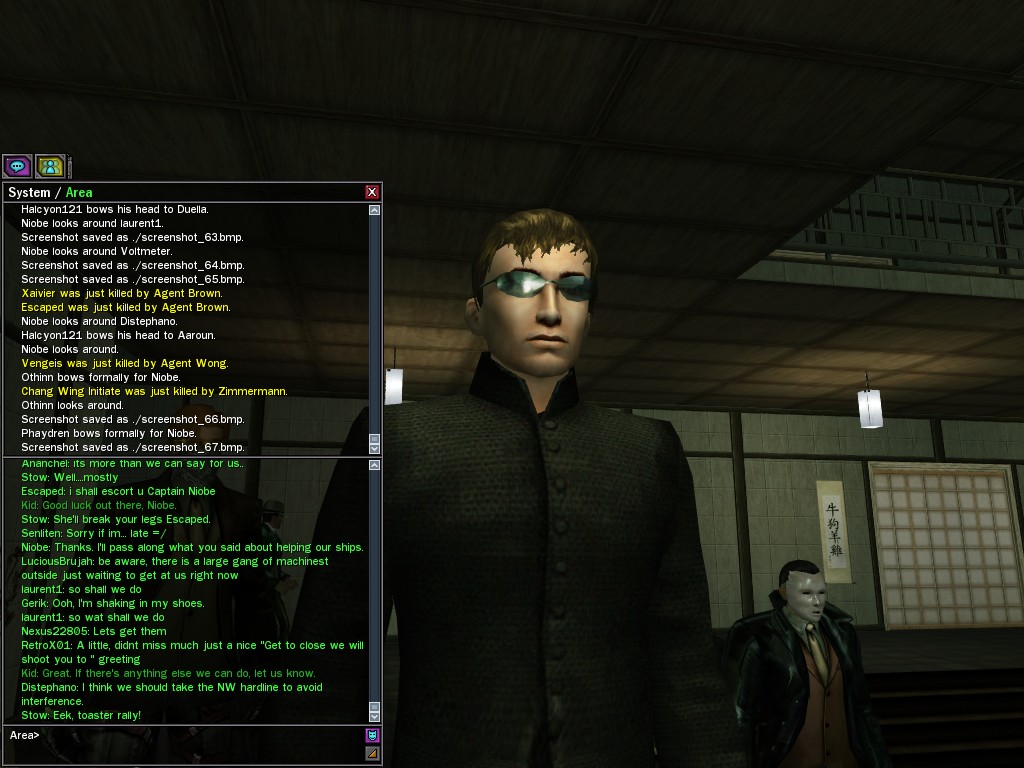
Task: Click the system log scroll-up arrow
Action: pos(375,210)
